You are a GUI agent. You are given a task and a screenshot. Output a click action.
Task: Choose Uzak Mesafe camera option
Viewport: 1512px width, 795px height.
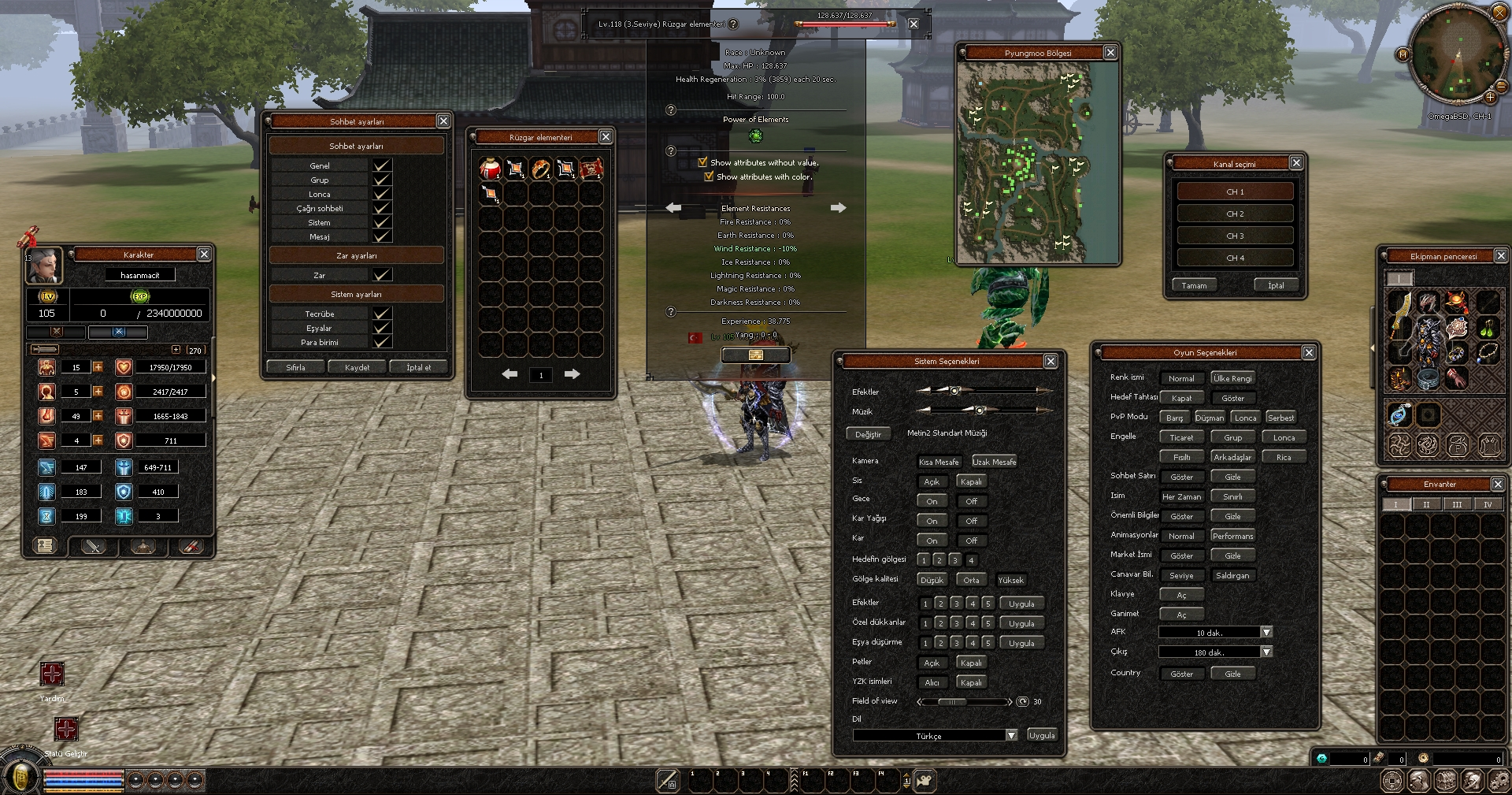pos(994,462)
